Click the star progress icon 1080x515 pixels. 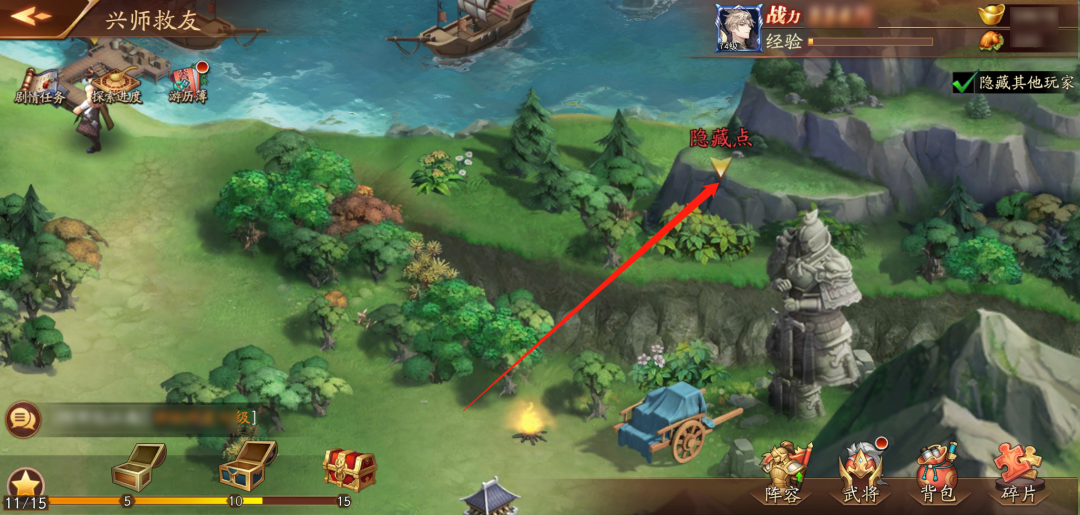point(23,484)
